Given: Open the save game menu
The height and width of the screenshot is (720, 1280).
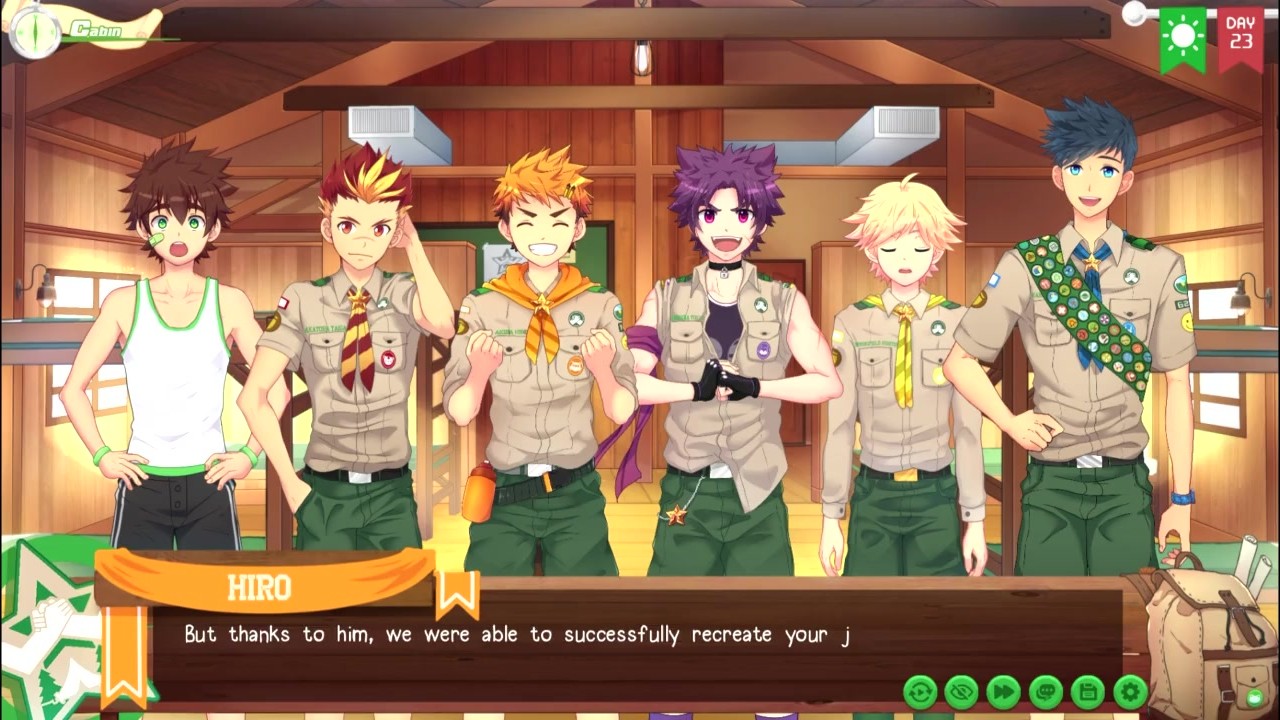Looking at the screenshot, I should point(1088,691).
